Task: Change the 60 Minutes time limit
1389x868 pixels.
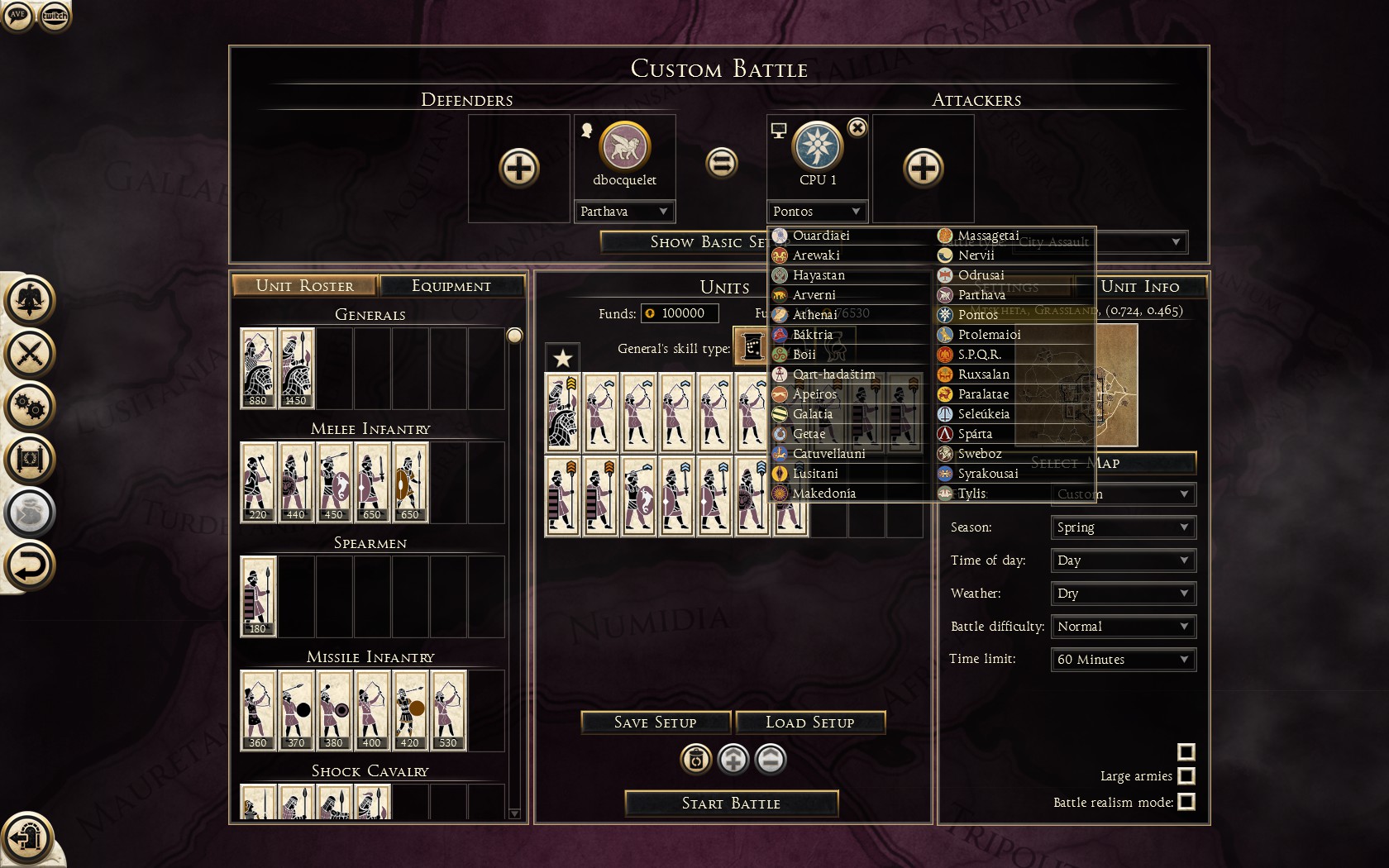Action: [1123, 660]
